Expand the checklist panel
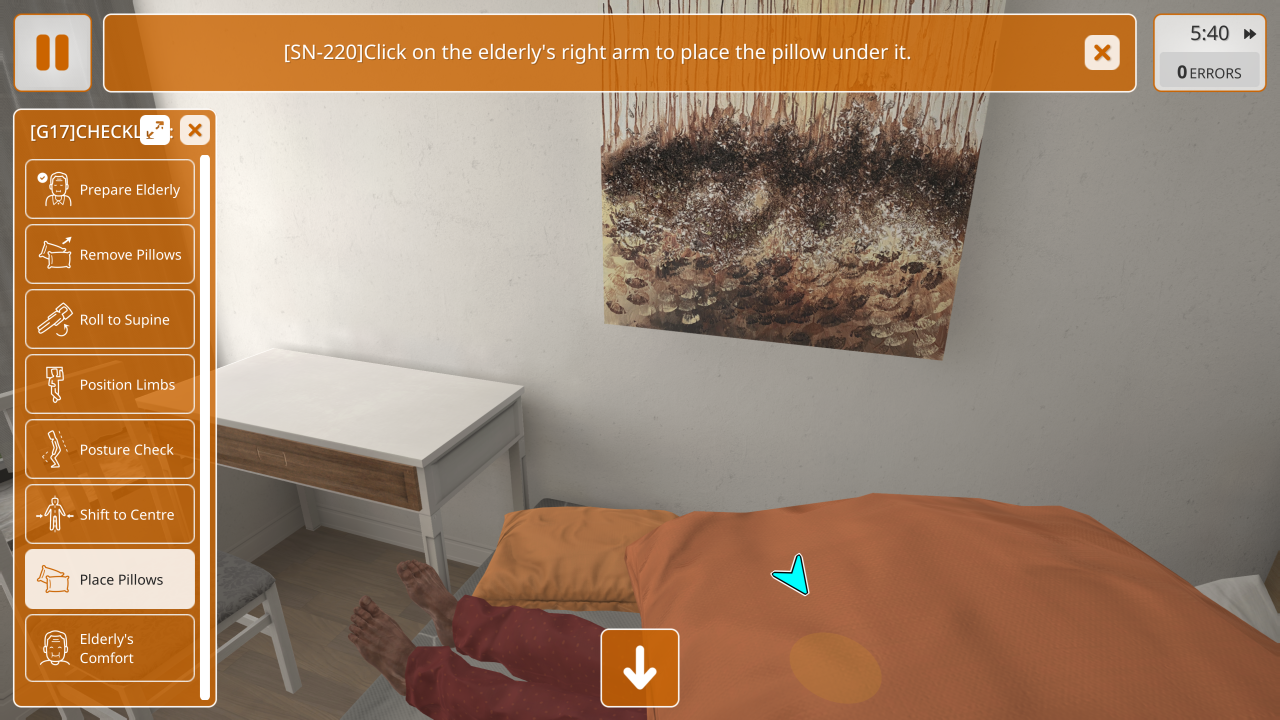1280x720 pixels. tap(155, 130)
